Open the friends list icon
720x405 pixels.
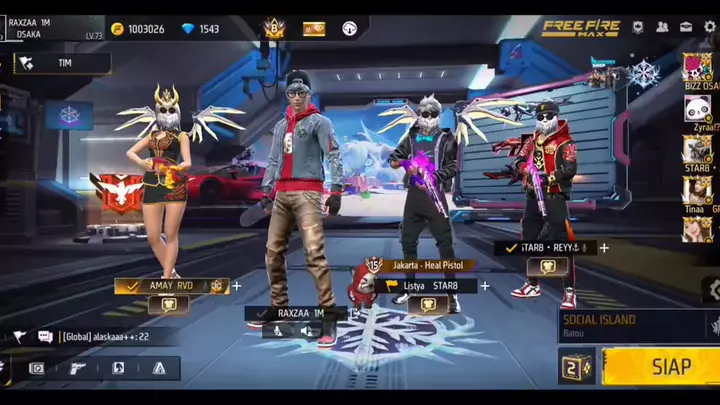coord(662,27)
